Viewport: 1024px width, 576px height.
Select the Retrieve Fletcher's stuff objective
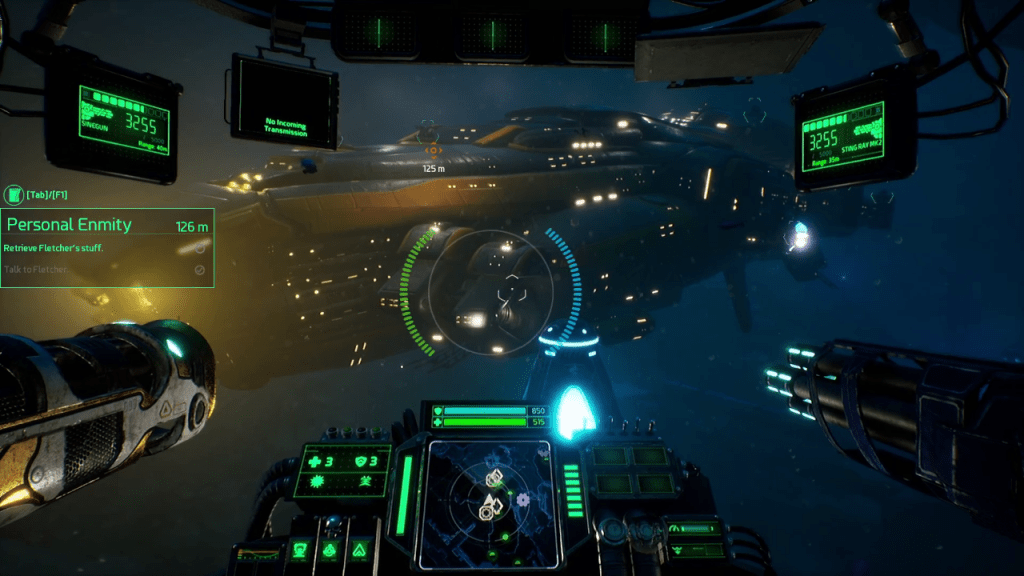[x=56, y=247]
